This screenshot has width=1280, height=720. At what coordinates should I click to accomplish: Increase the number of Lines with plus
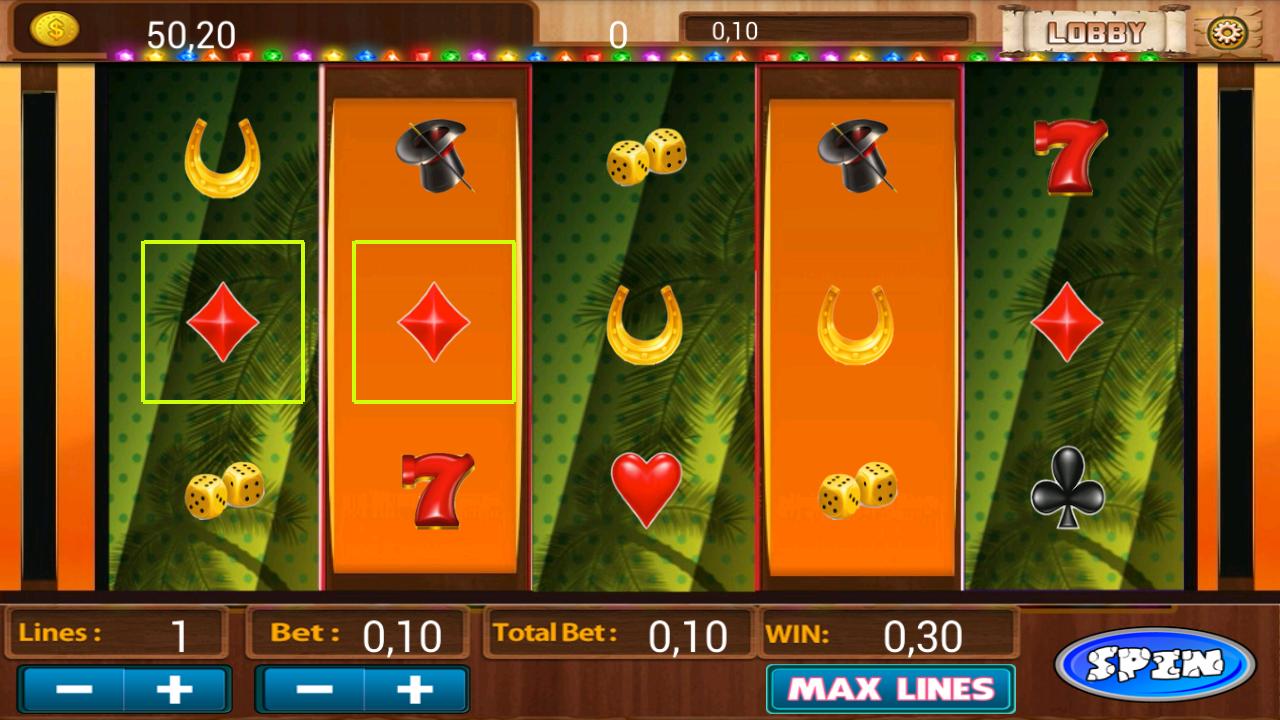(x=176, y=688)
